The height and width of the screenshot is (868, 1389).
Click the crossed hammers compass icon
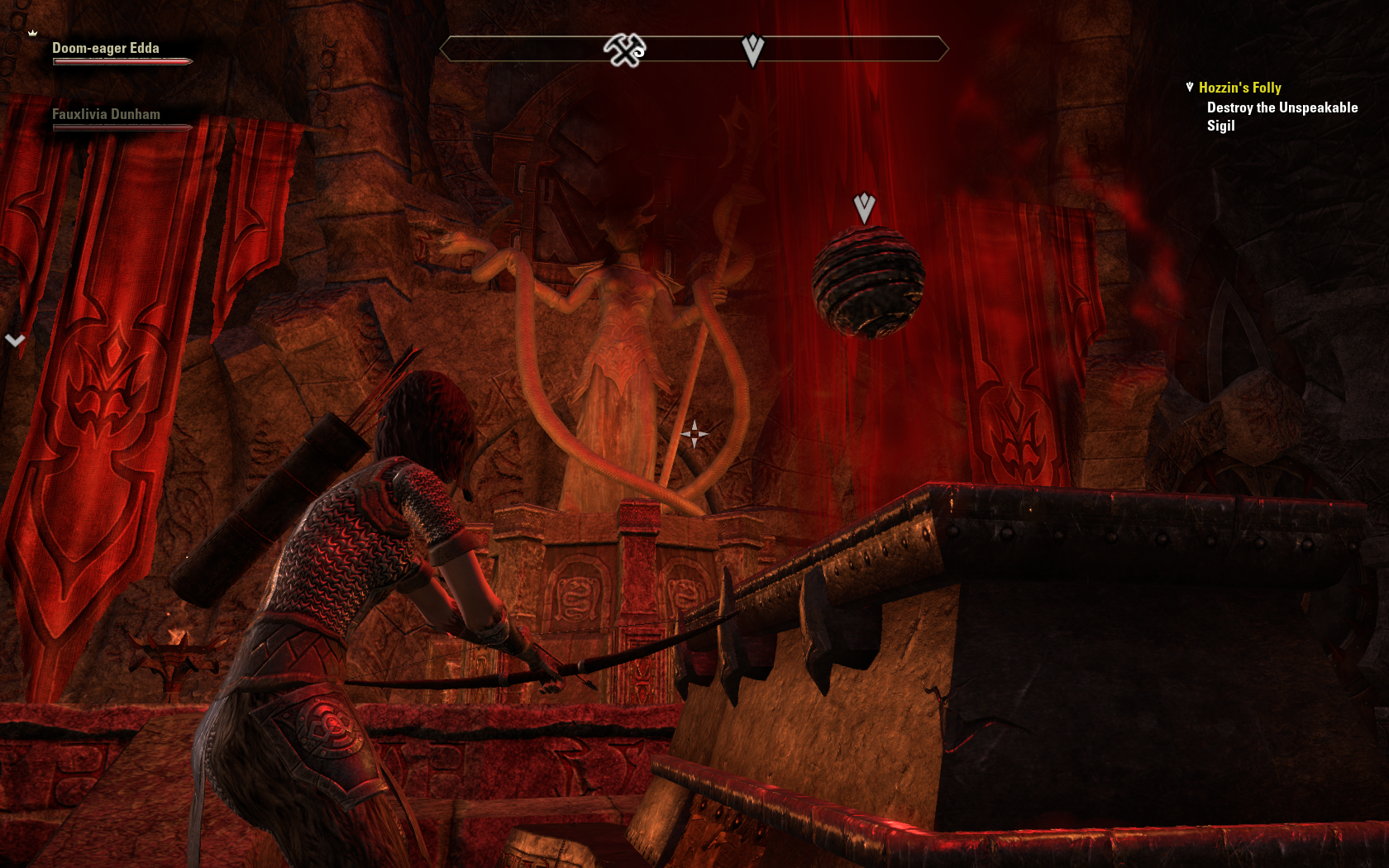tap(624, 50)
